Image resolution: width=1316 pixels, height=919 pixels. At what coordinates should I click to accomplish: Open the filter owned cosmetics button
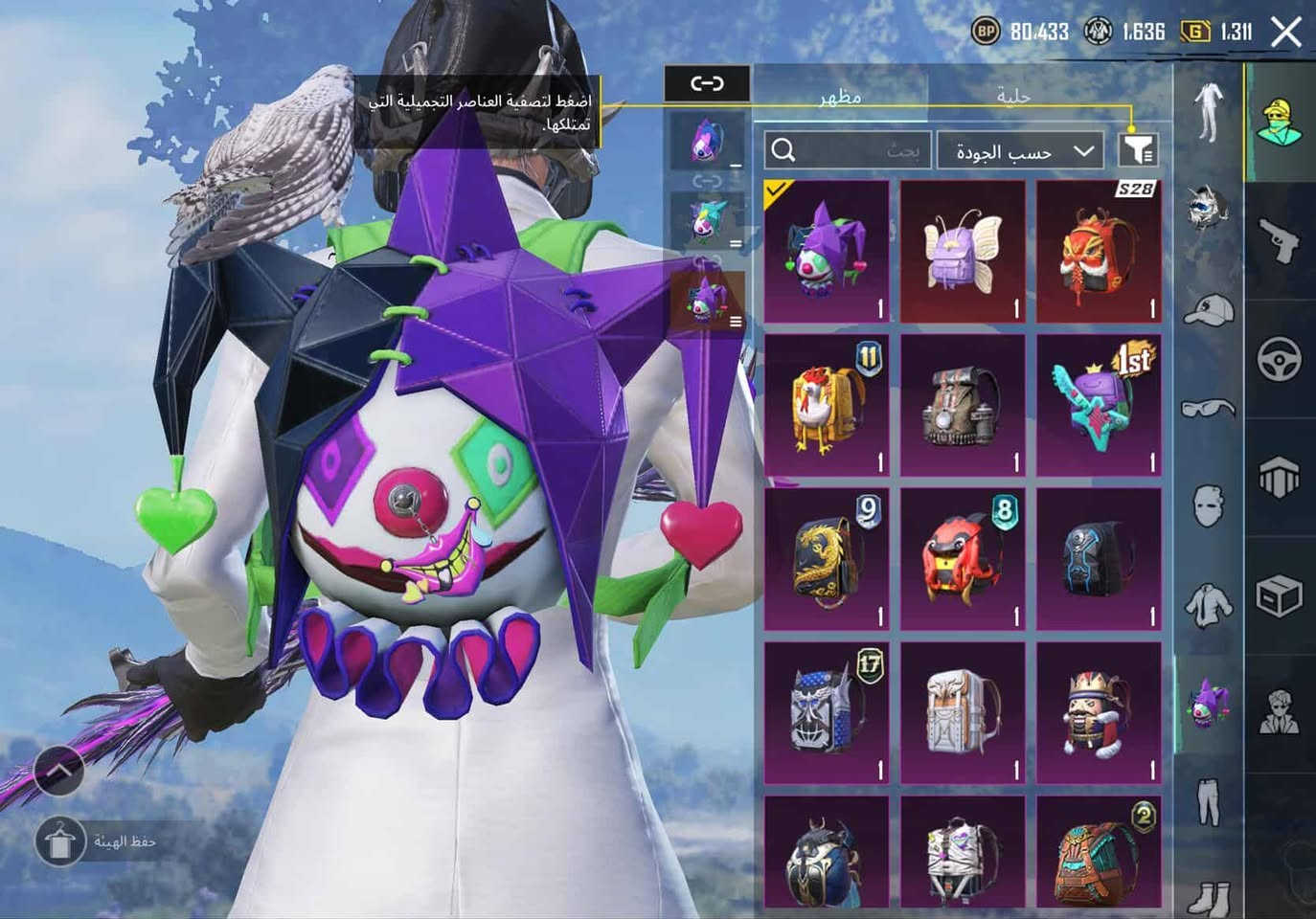(1138, 150)
